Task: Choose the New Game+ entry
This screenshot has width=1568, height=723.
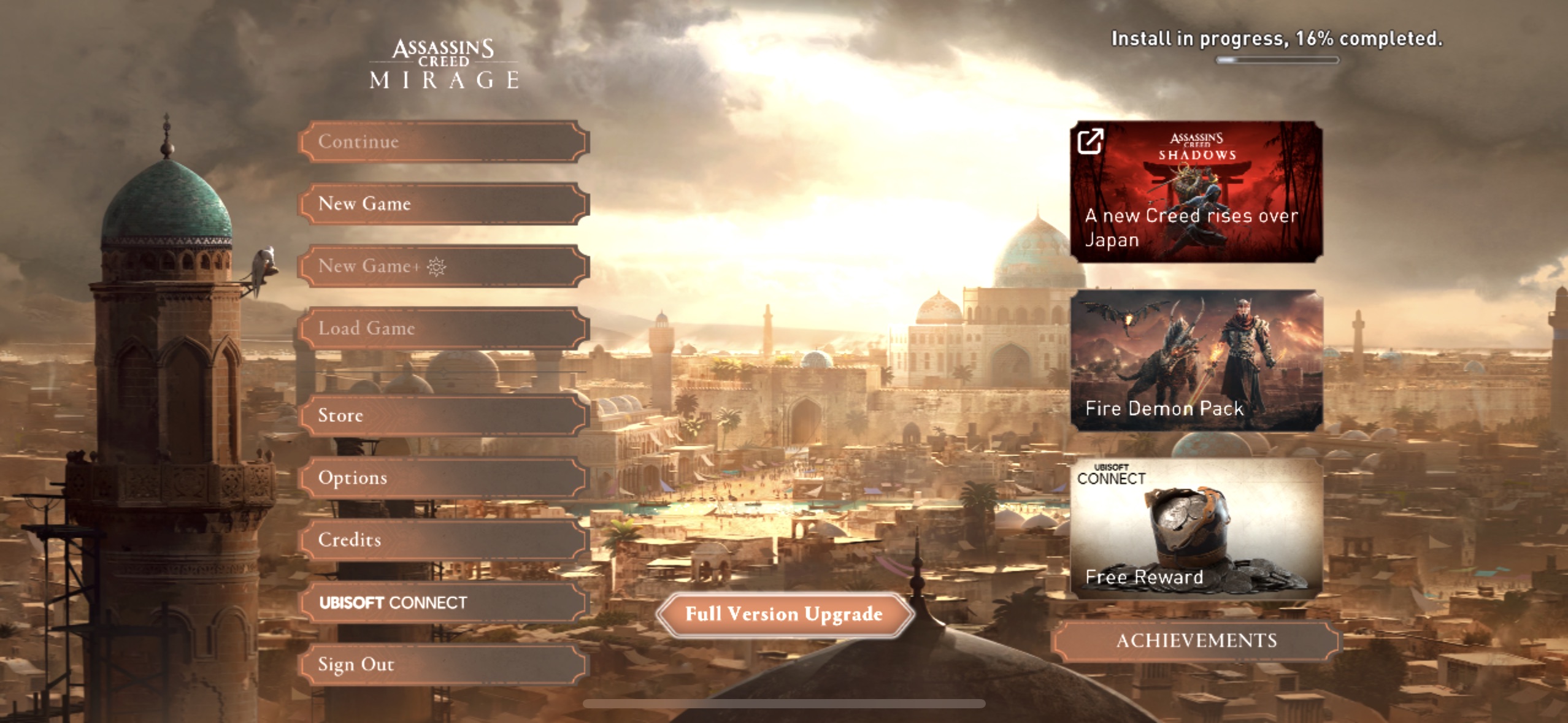Action: 443,266
